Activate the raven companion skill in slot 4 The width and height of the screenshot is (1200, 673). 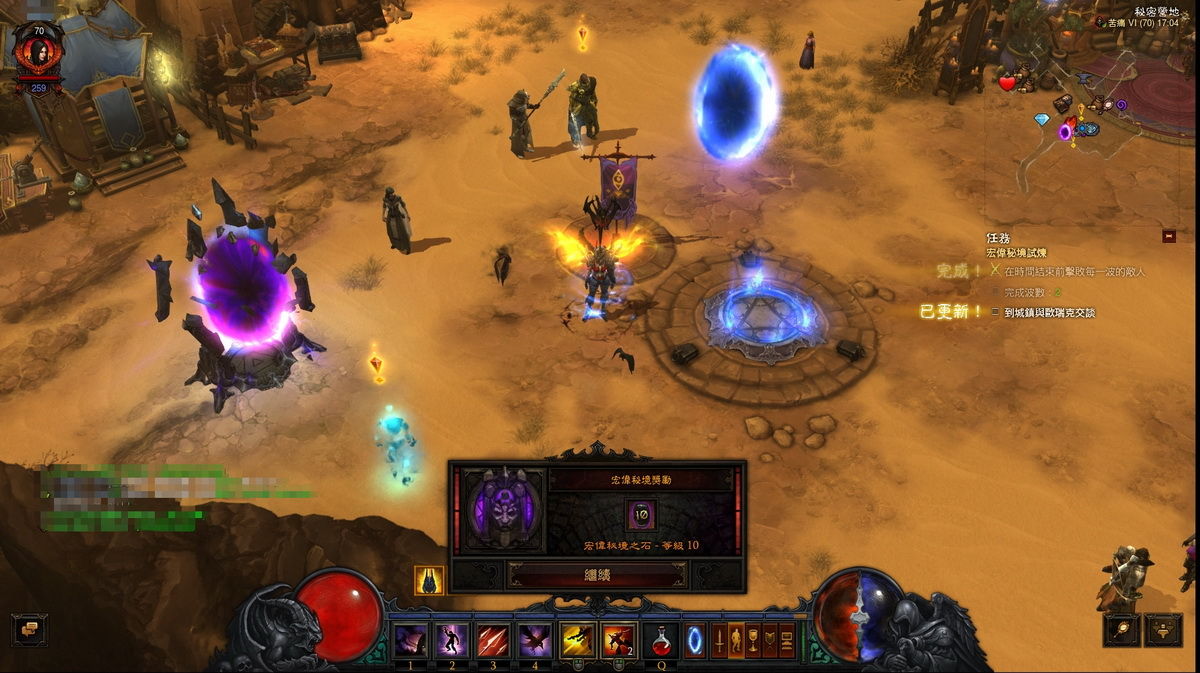pos(534,640)
